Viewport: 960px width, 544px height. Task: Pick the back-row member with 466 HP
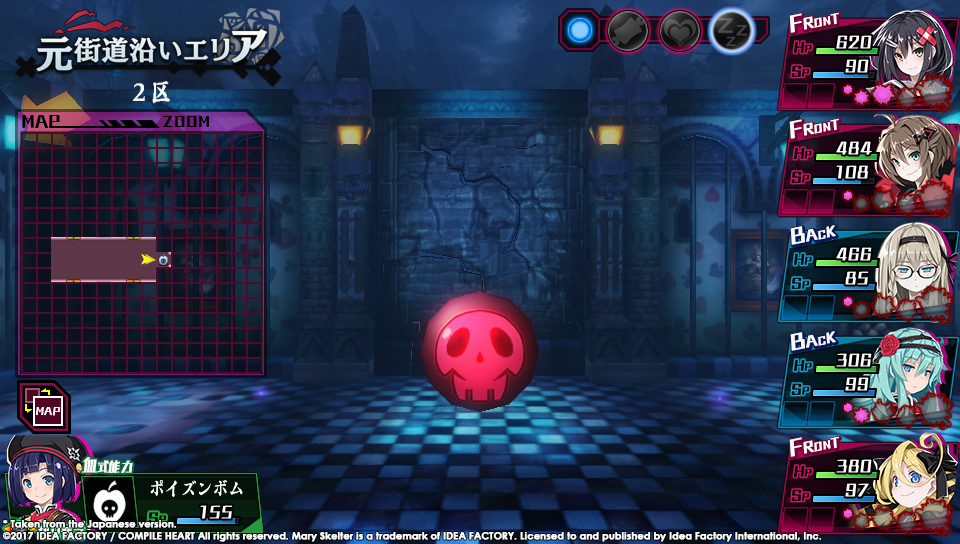click(x=868, y=272)
